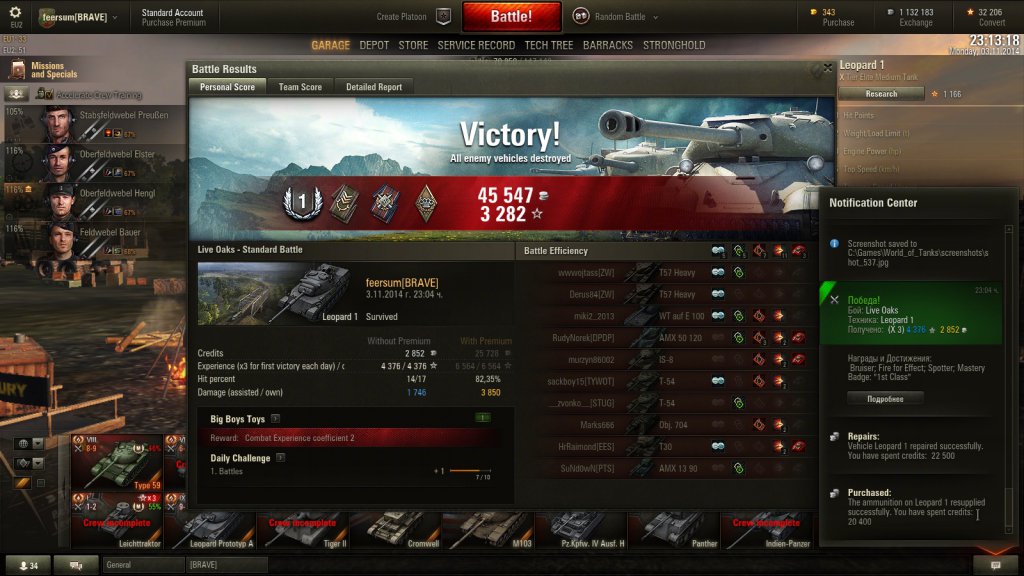Open the DEPOT menu
This screenshot has height=576, width=1024.
pyautogui.click(x=374, y=45)
